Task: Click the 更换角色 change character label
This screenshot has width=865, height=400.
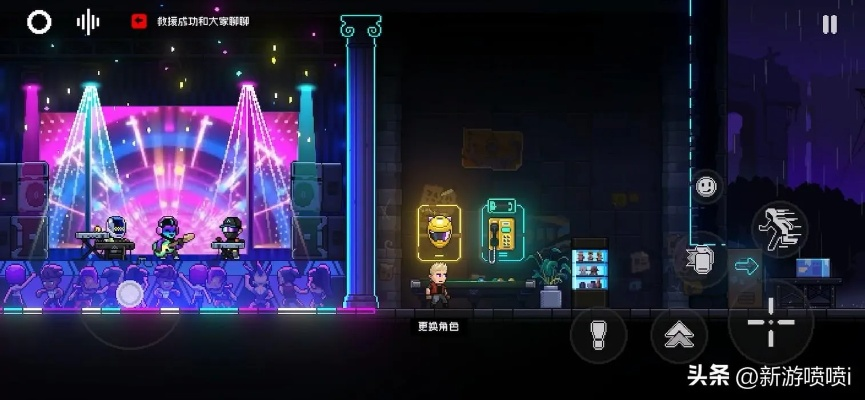Action: coord(437,326)
